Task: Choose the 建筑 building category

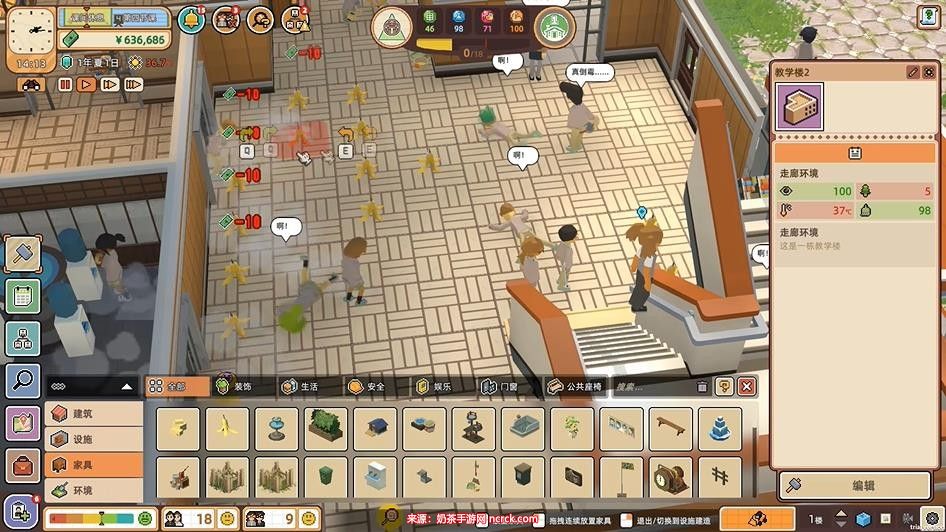Action: pyautogui.click(x=94, y=413)
